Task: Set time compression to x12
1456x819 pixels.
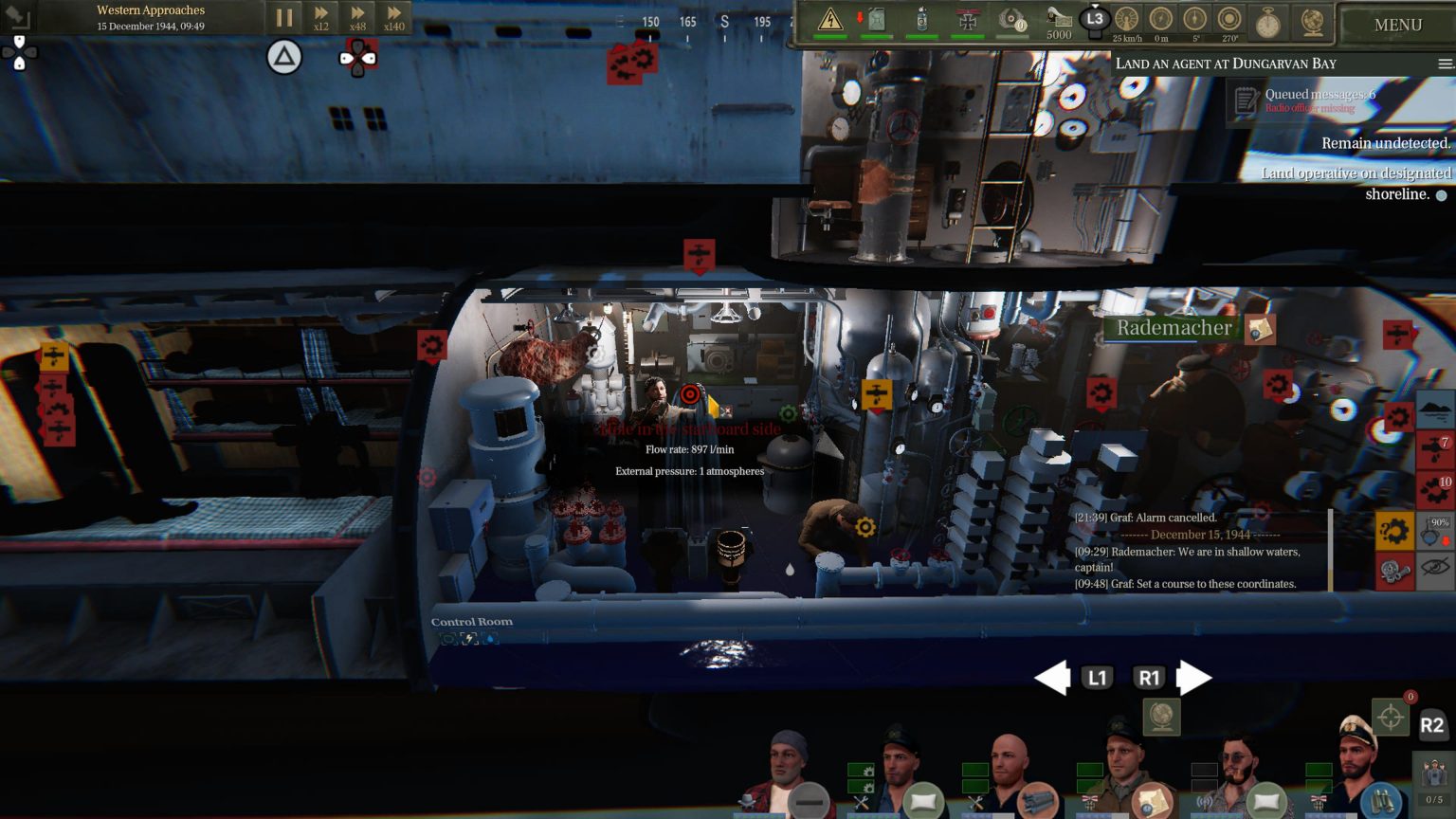Action: (321, 17)
